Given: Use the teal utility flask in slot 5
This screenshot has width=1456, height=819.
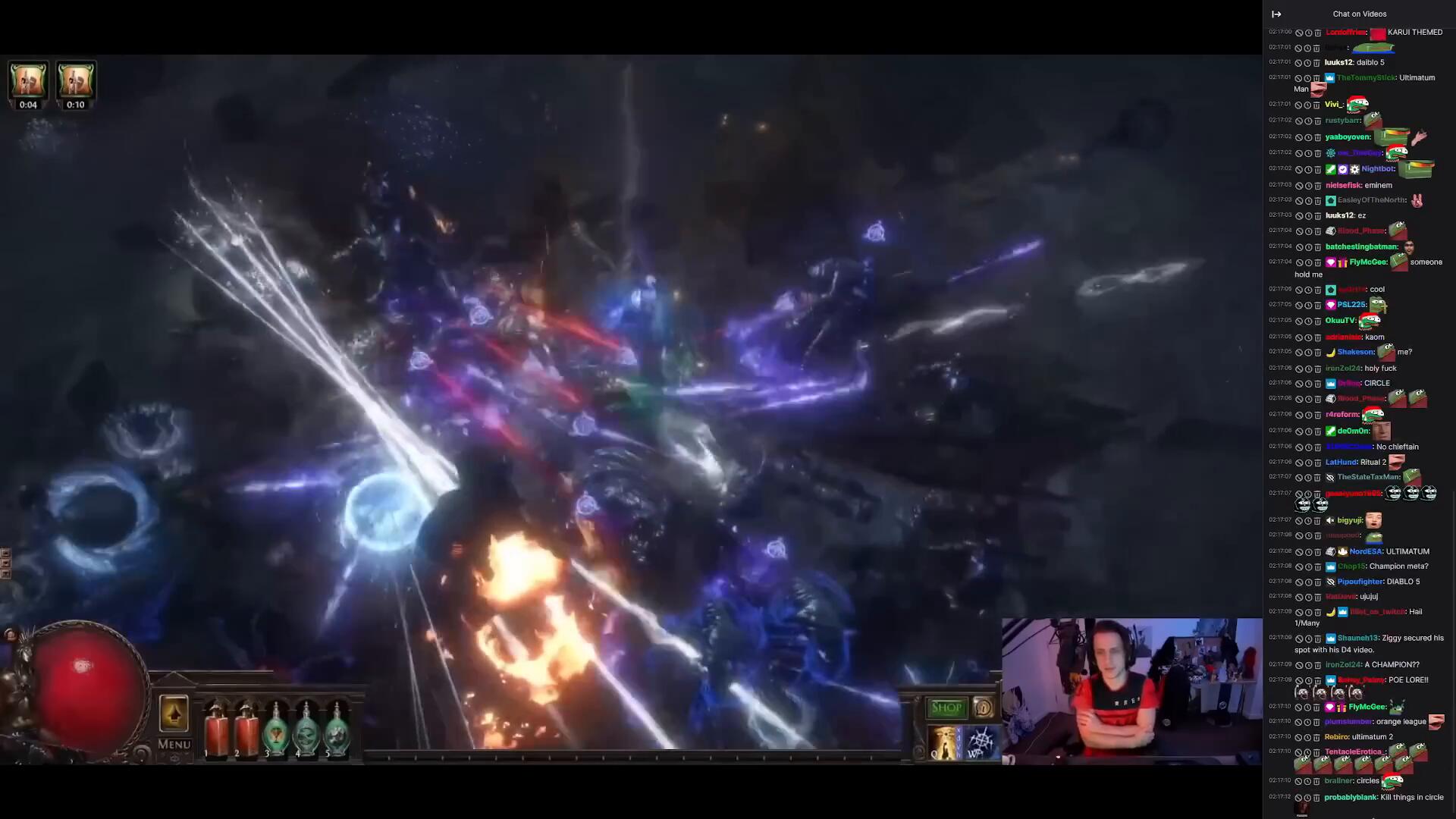Looking at the screenshot, I should click(x=337, y=730).
